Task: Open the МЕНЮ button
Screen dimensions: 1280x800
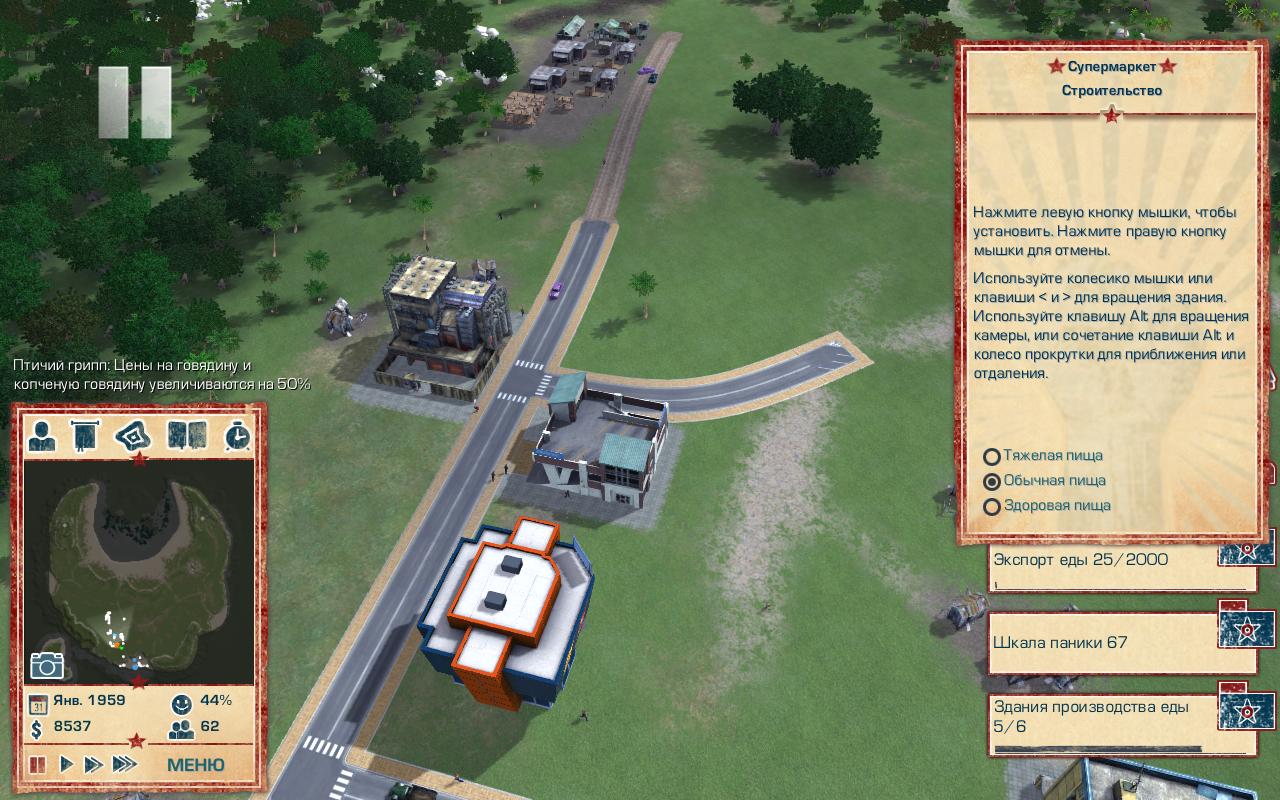Action: tap(195, 765)
